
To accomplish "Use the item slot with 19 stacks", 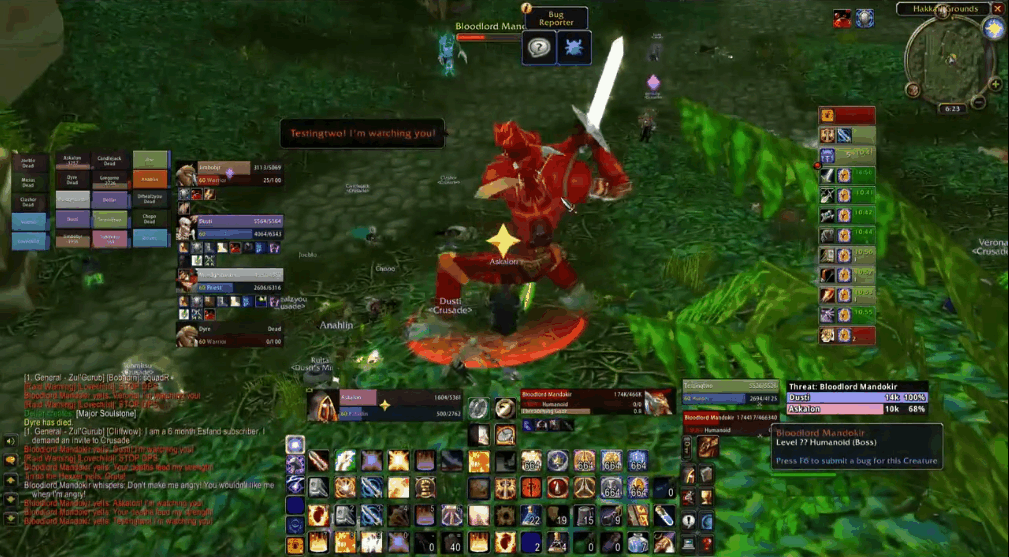I will 558,515.
